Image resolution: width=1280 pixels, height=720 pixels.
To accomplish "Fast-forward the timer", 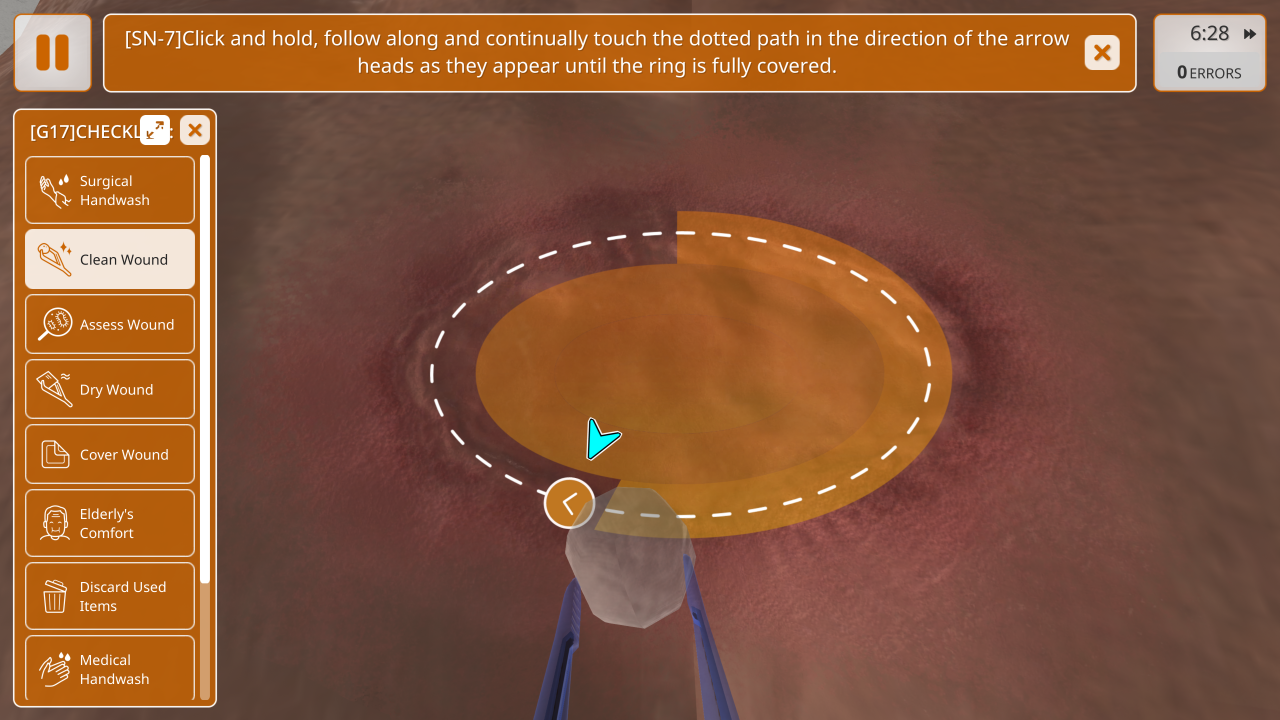I will (1250, 34).
